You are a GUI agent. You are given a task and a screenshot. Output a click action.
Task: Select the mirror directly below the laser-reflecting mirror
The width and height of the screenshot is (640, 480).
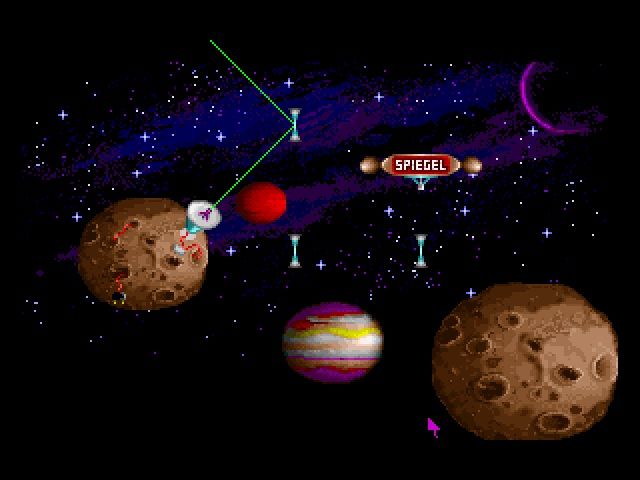[x=295, y=250]
